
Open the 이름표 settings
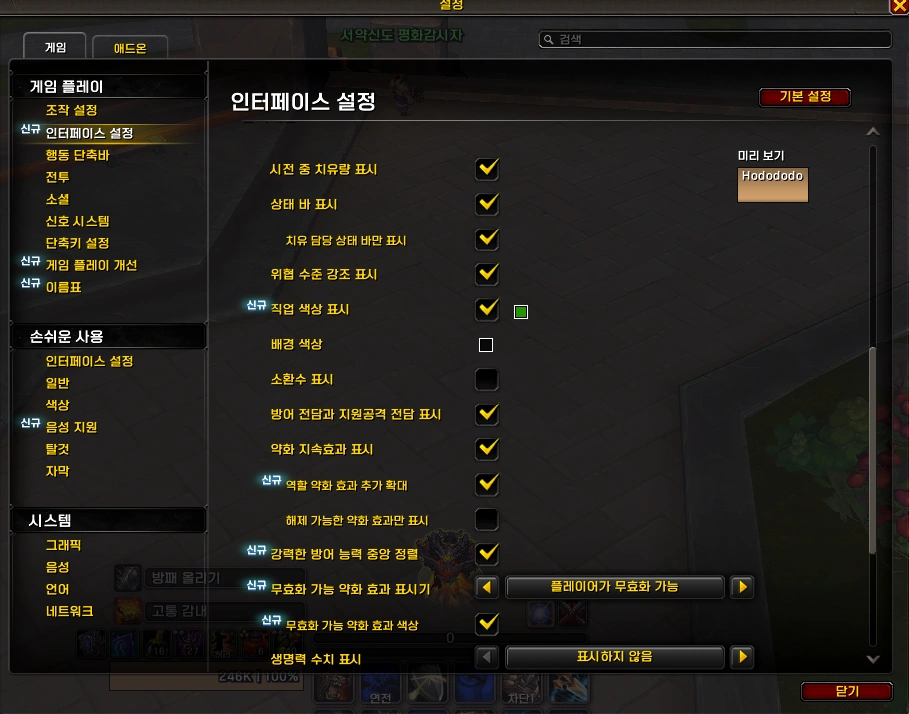[x=63, y=287]
